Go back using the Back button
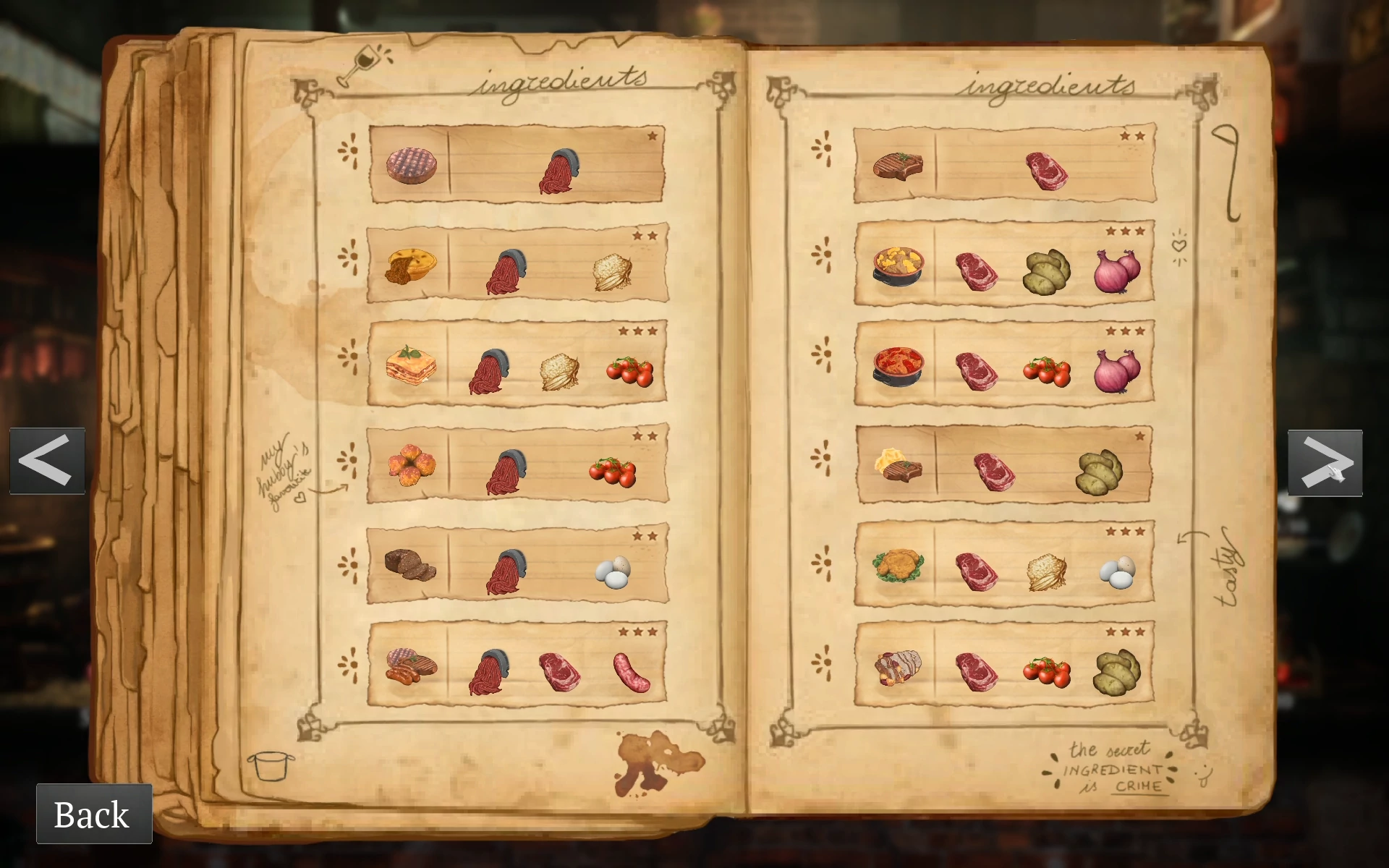This screenshot has width=1389, height=868. click(94, 814)
